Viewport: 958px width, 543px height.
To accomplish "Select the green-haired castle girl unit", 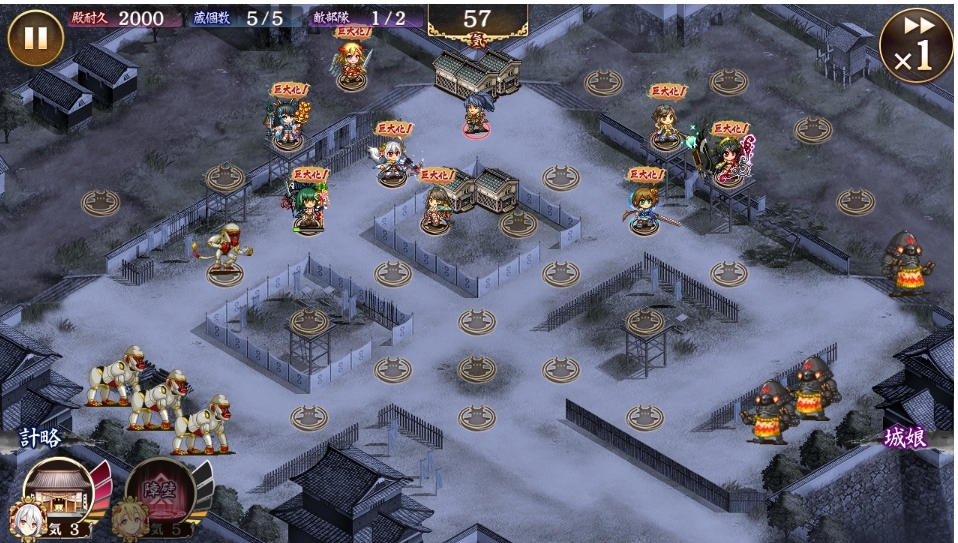I will (x=309, y=207).
